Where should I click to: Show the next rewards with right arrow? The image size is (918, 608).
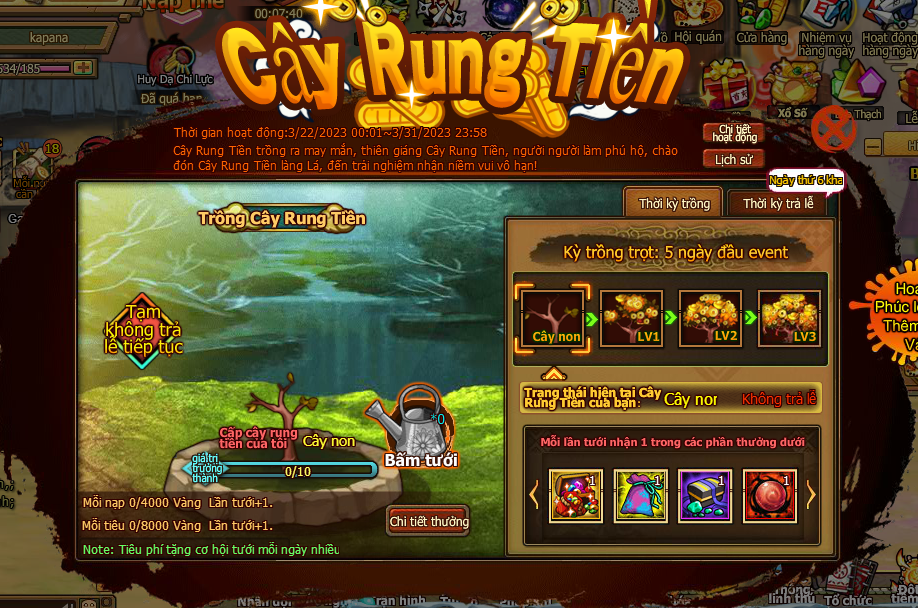(811, 494)
